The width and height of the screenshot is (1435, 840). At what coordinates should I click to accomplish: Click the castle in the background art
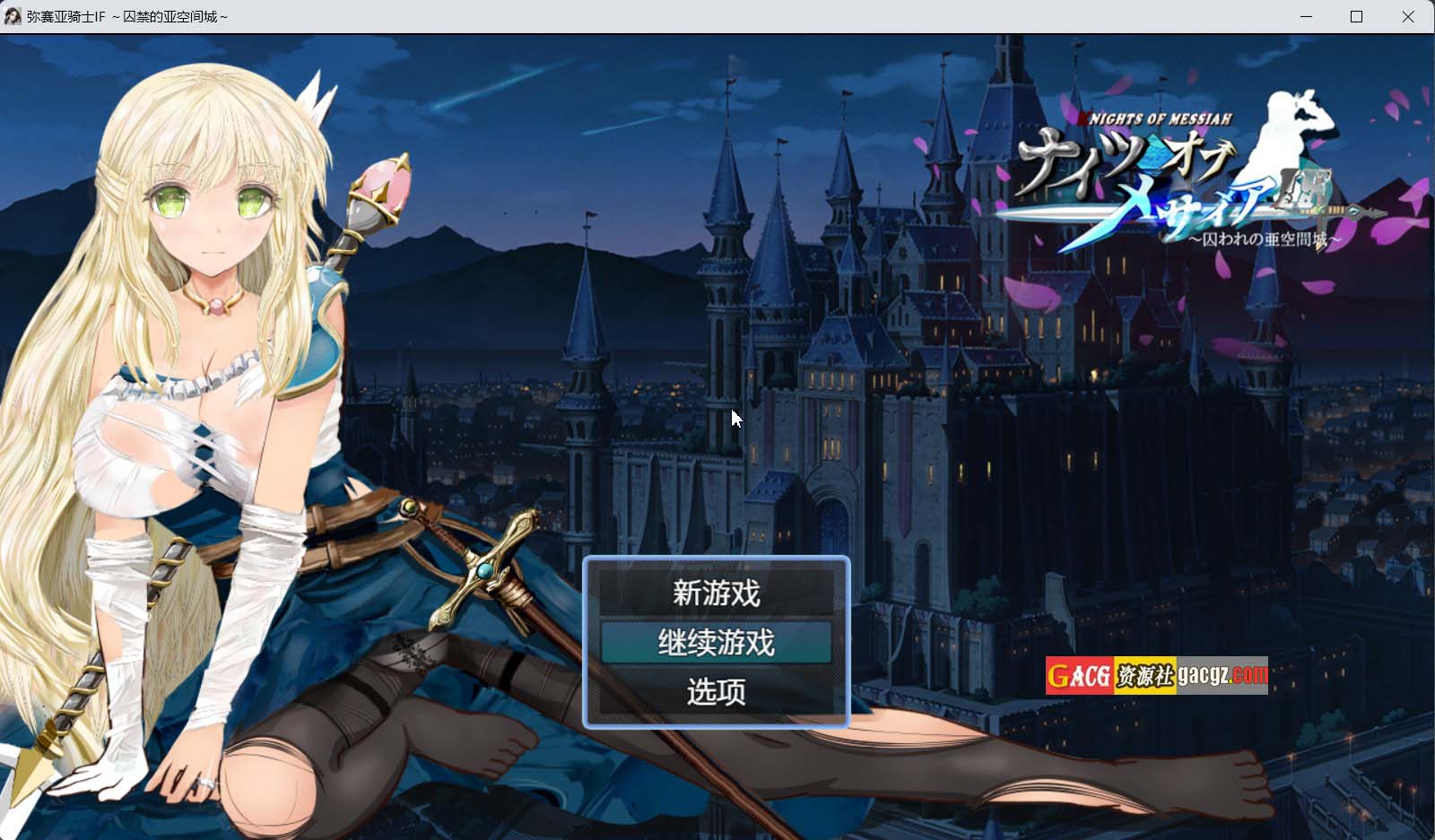click(x=897, y=359)
